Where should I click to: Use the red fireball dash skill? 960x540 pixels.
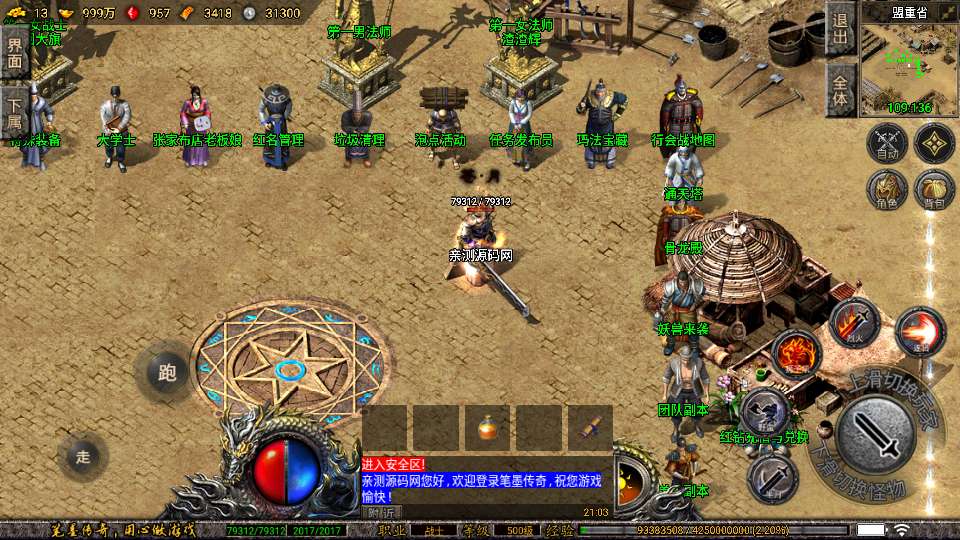coord(920,332)
